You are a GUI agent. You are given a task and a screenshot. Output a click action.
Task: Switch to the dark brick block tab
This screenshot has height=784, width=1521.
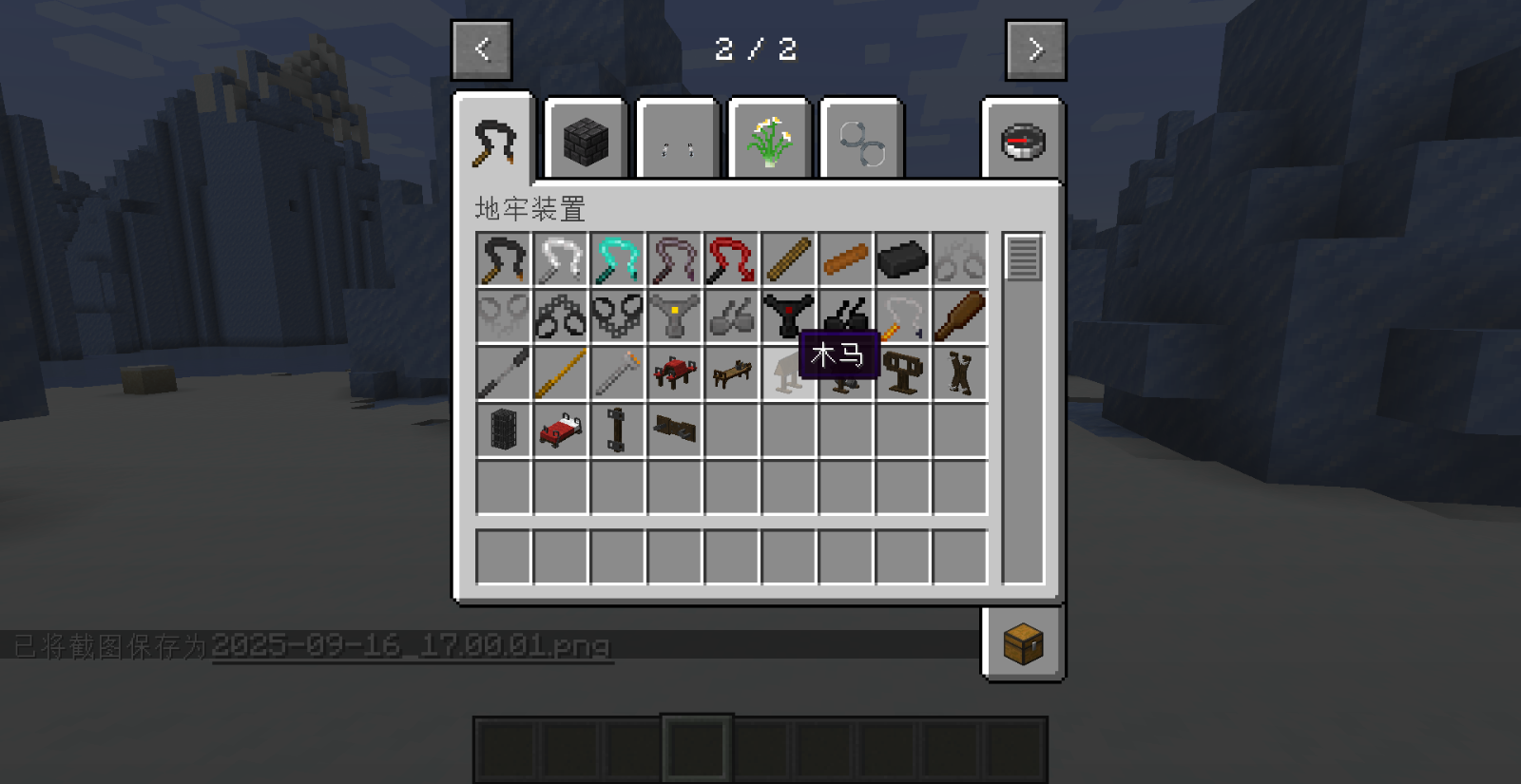586,142
